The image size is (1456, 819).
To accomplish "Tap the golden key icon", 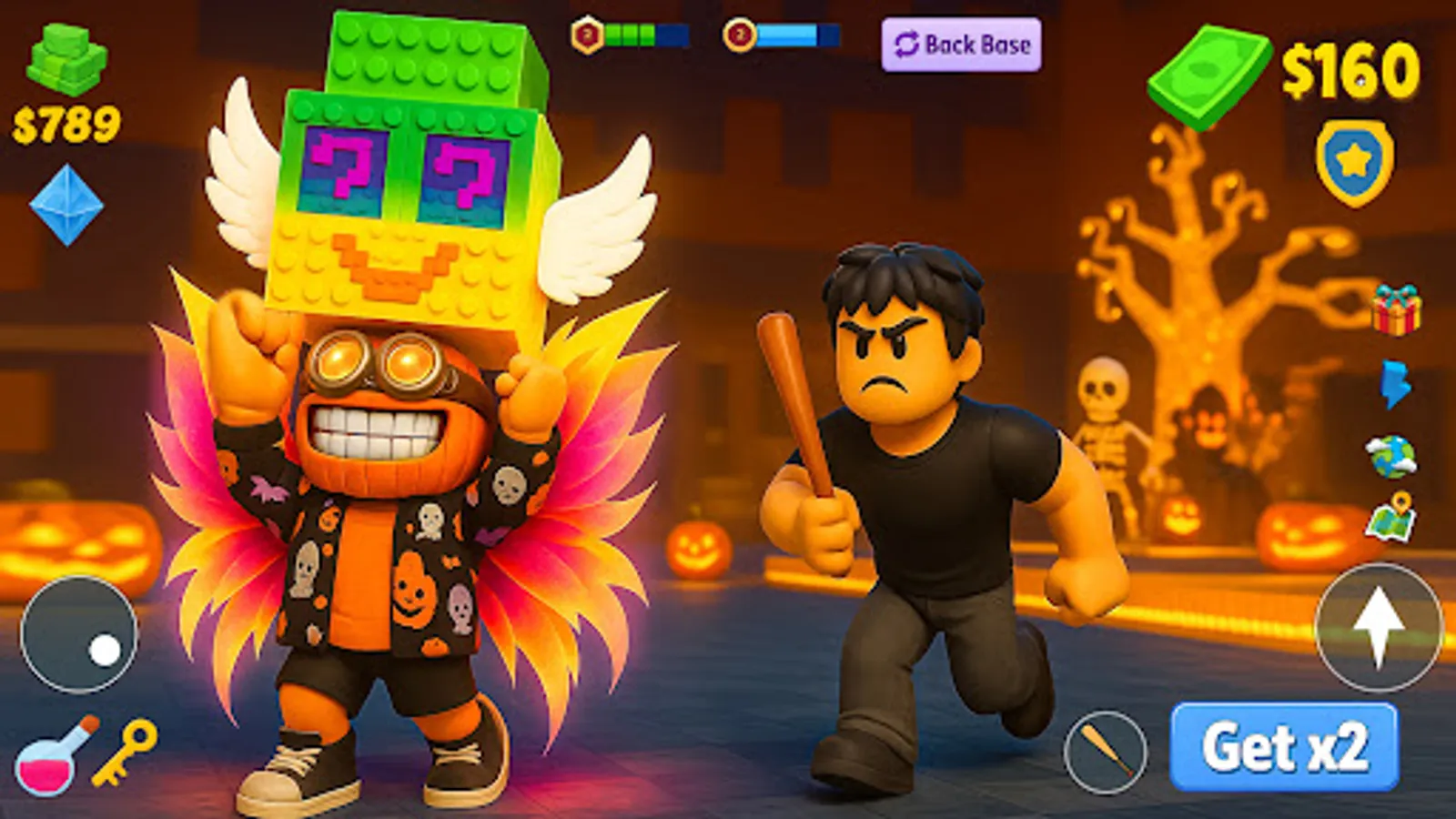I will [124, 753].
